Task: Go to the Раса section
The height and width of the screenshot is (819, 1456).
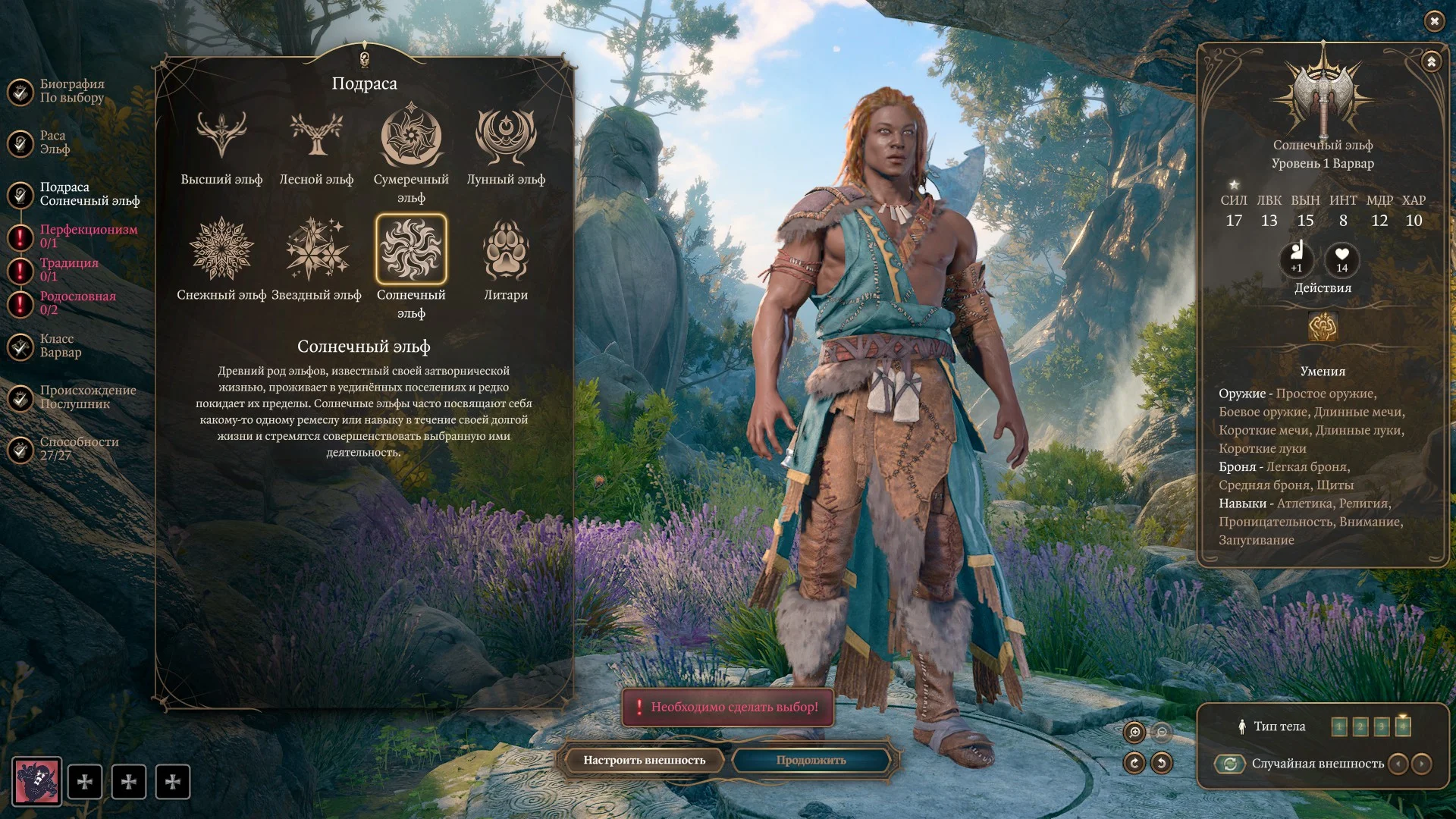Action: [x=55, y=143]
